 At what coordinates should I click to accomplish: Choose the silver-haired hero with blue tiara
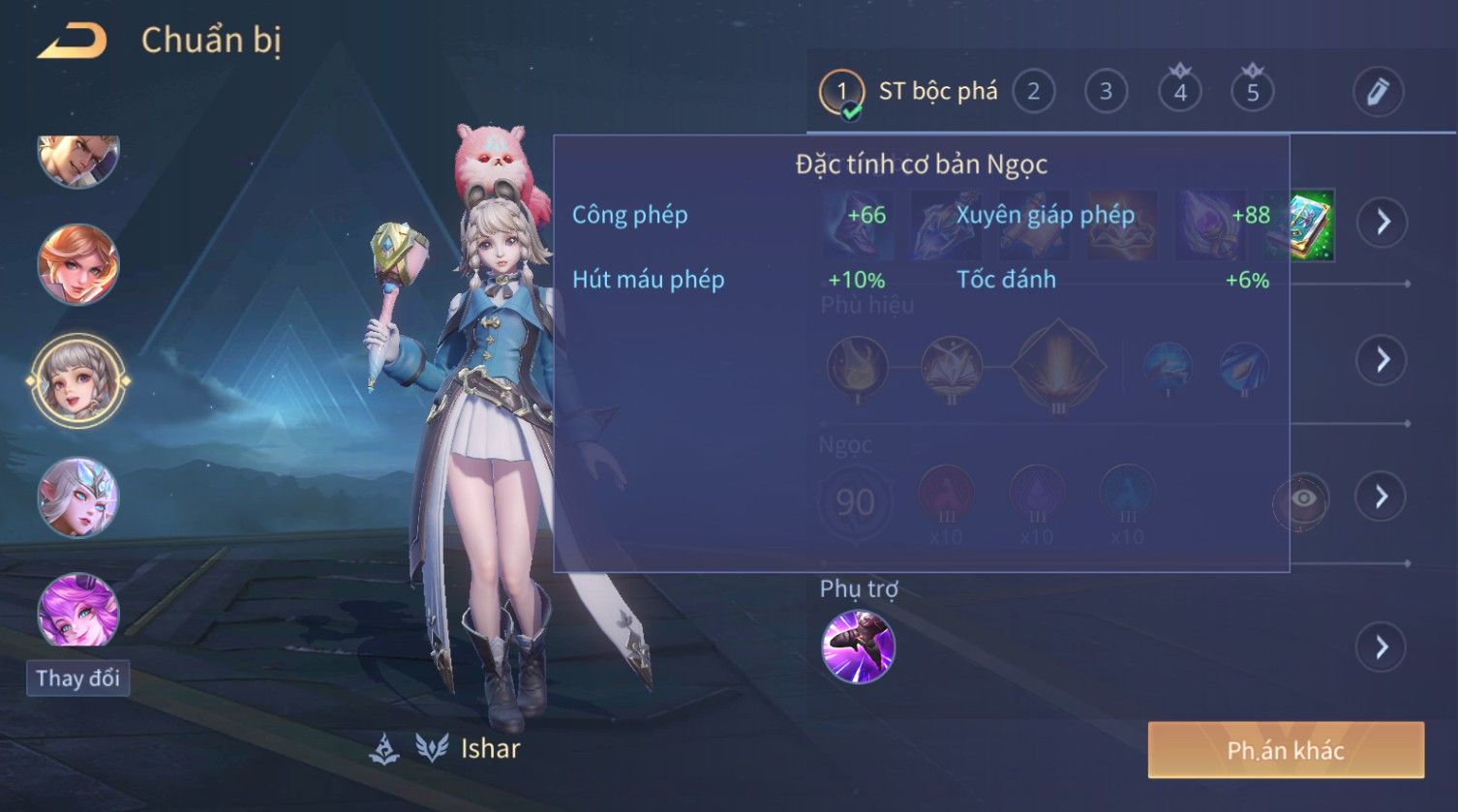point(78,497)
